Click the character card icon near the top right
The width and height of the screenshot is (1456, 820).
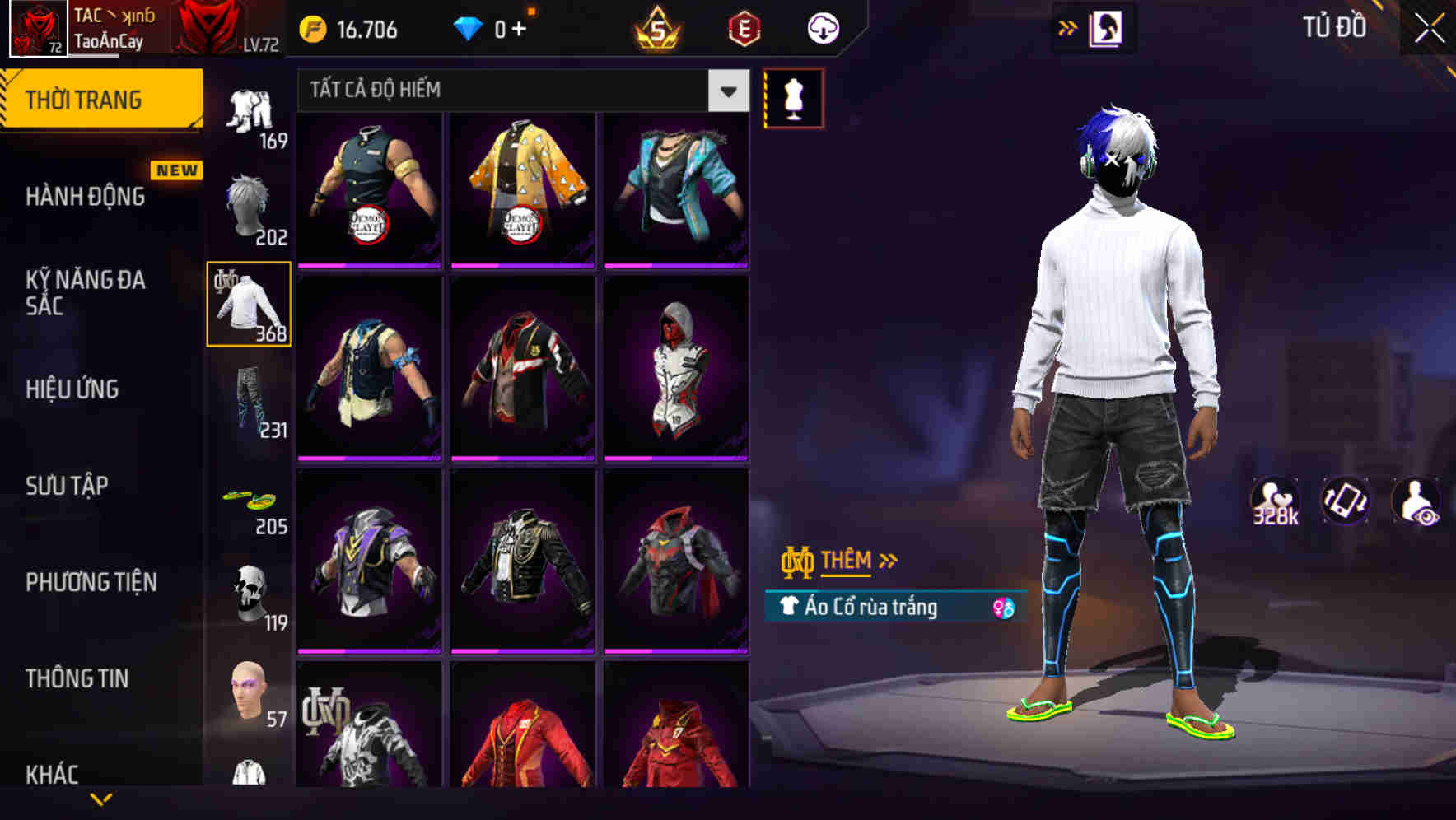[x=1108, y=27]
